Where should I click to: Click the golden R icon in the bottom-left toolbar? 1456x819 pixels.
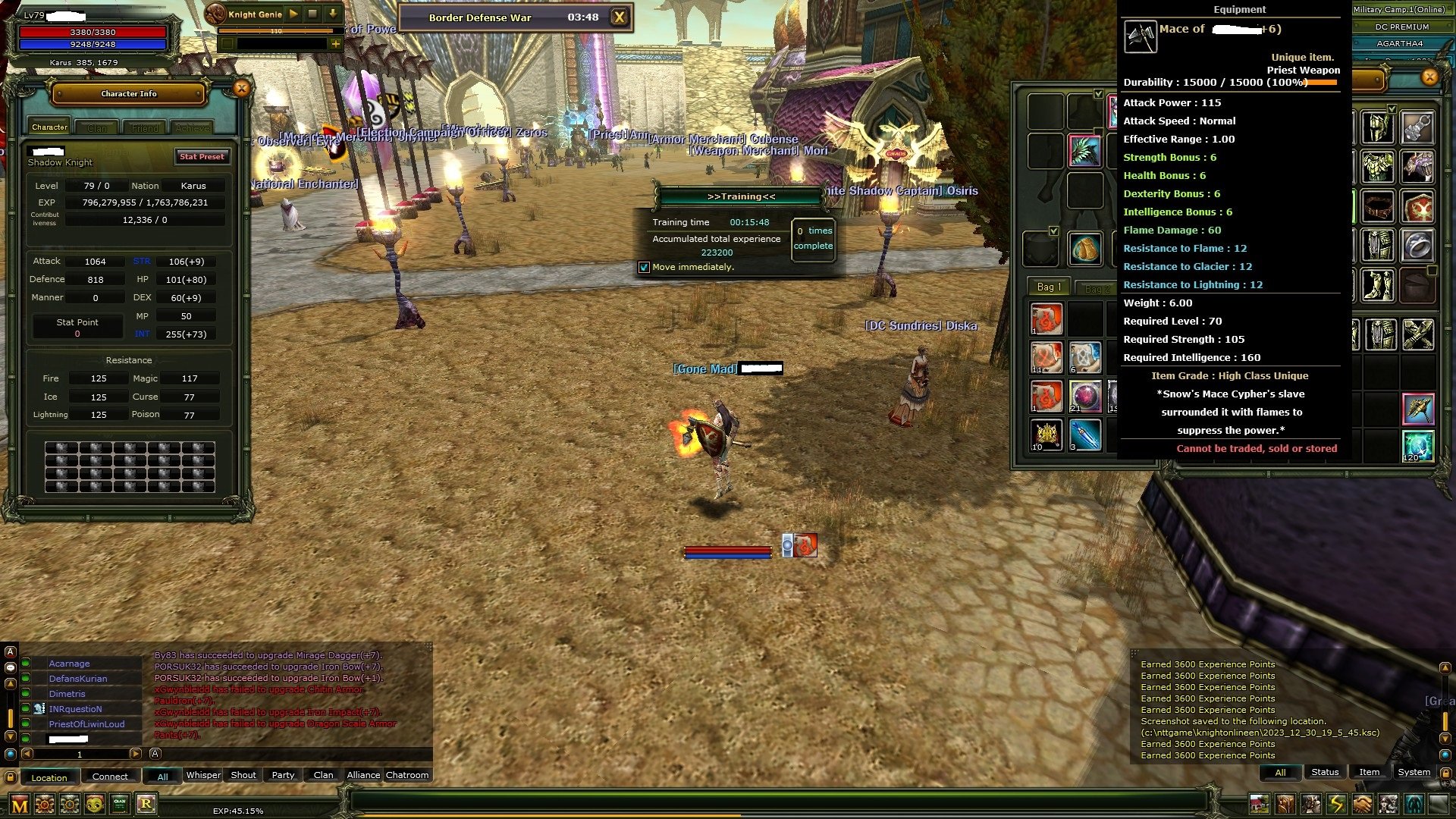(147, 804)
